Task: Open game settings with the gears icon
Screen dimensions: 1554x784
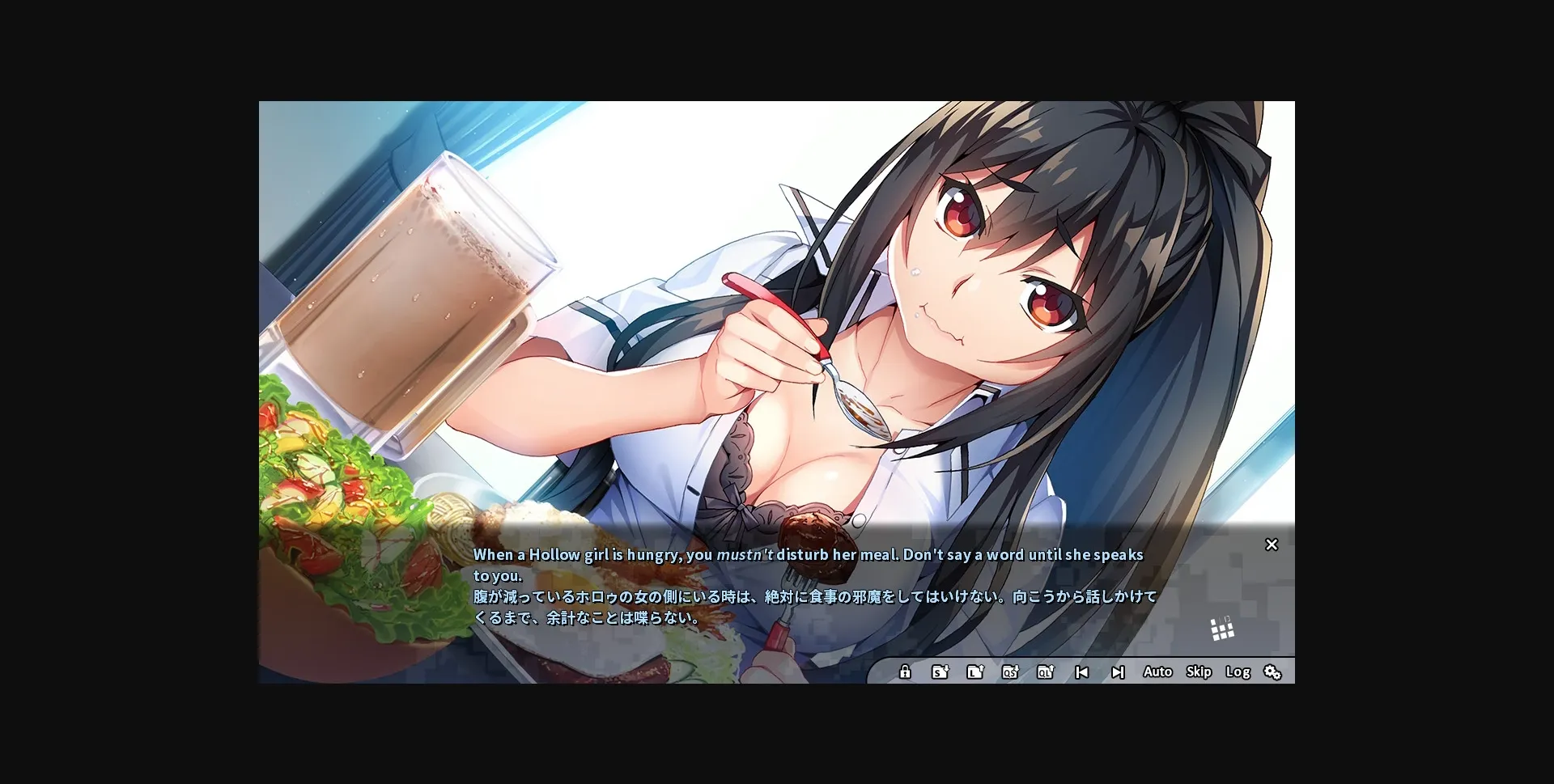Action: 1273,672
